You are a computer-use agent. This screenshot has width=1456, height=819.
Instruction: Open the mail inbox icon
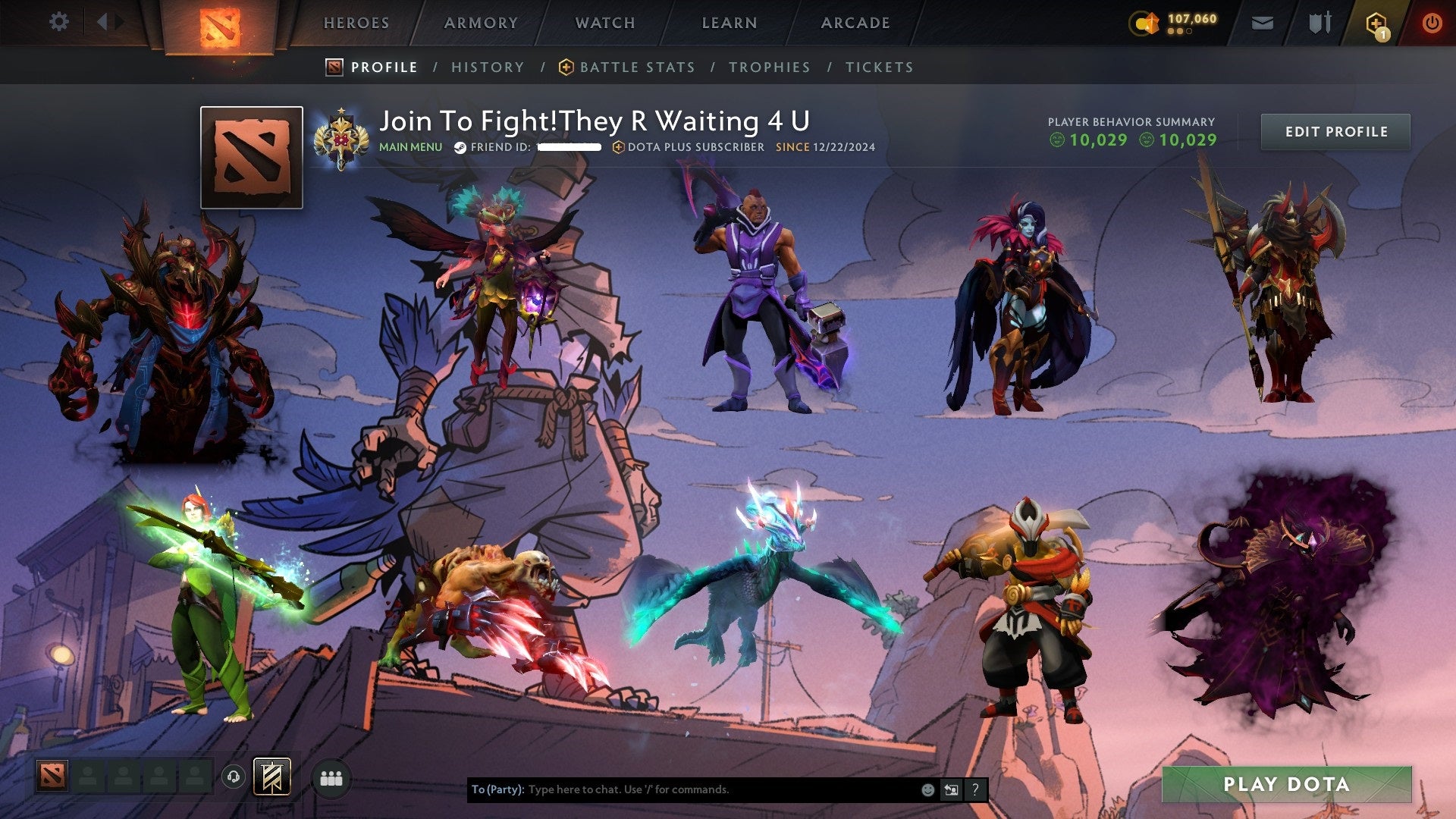(x=1261, y=23)
